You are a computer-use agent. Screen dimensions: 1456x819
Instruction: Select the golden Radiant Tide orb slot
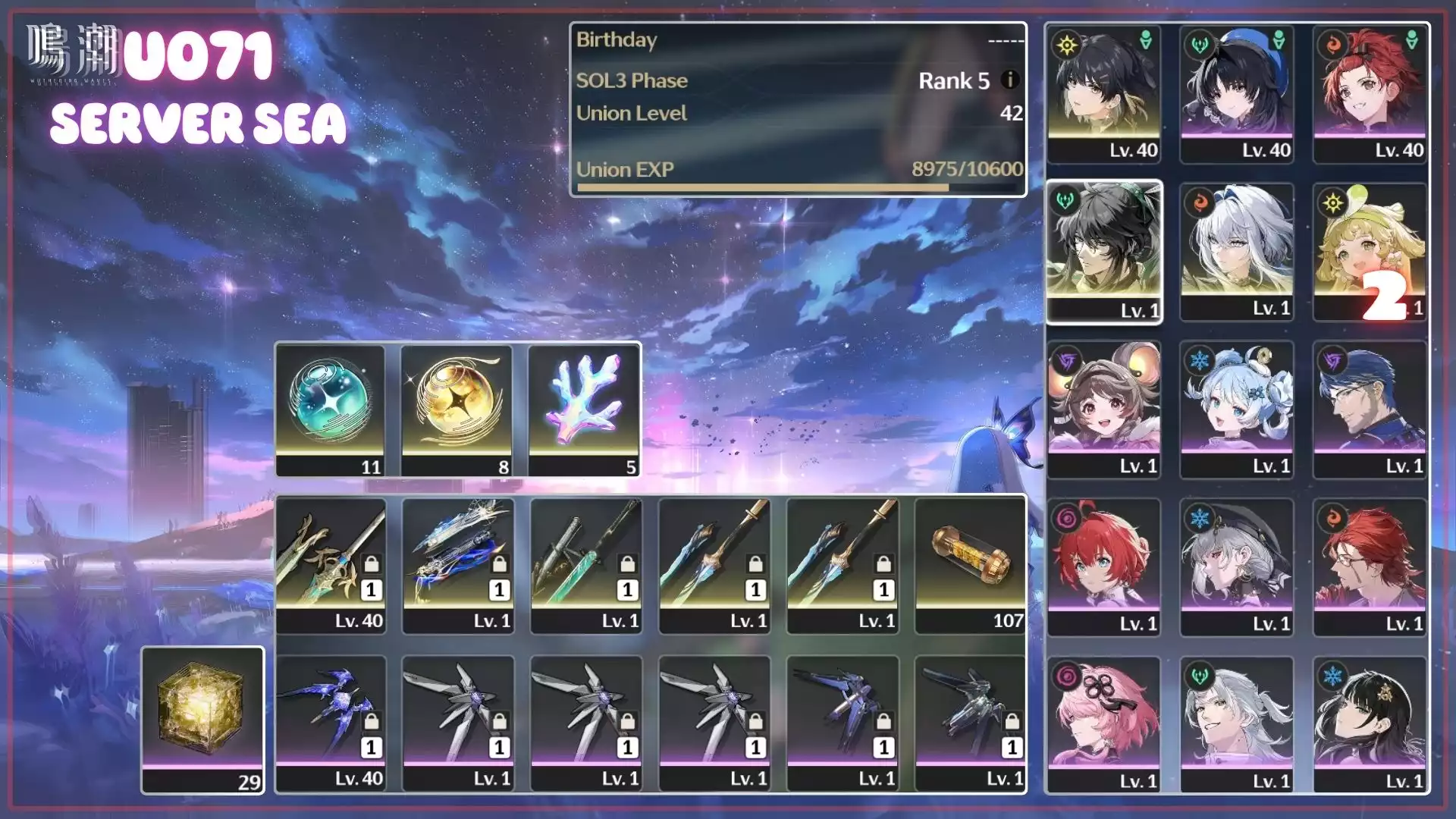click(x=457, y=409)
